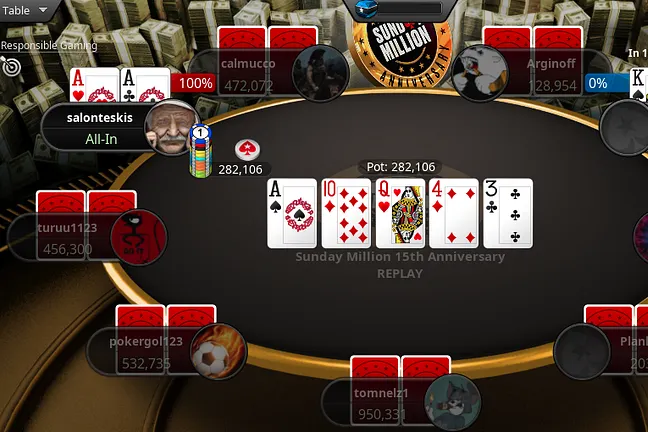Click the blue chip tray icon at top
Image resolution: width=648 pixels, height=432 pixels.
(364, 8)
